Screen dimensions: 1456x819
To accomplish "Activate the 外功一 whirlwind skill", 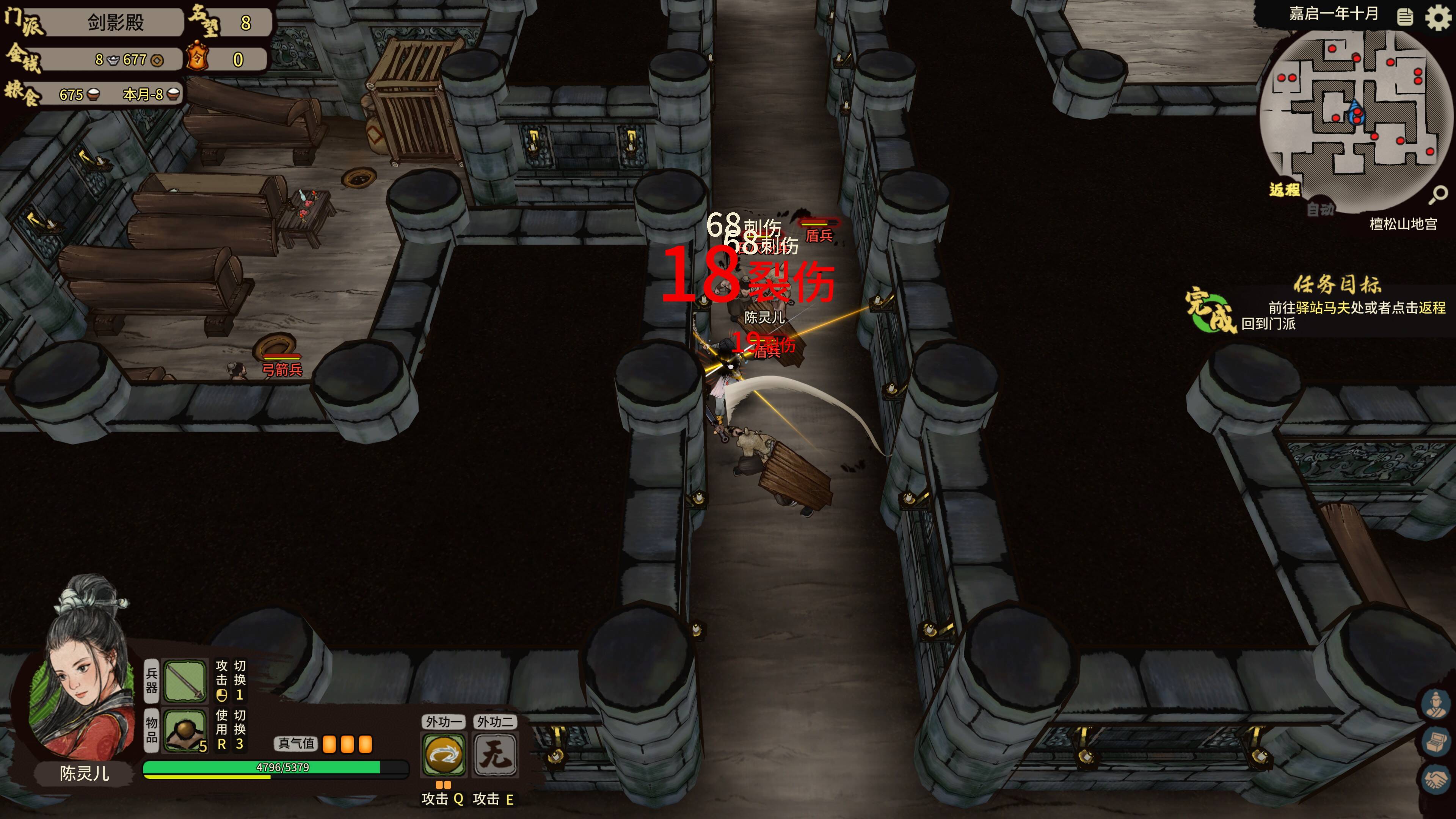I will (444, 755).
